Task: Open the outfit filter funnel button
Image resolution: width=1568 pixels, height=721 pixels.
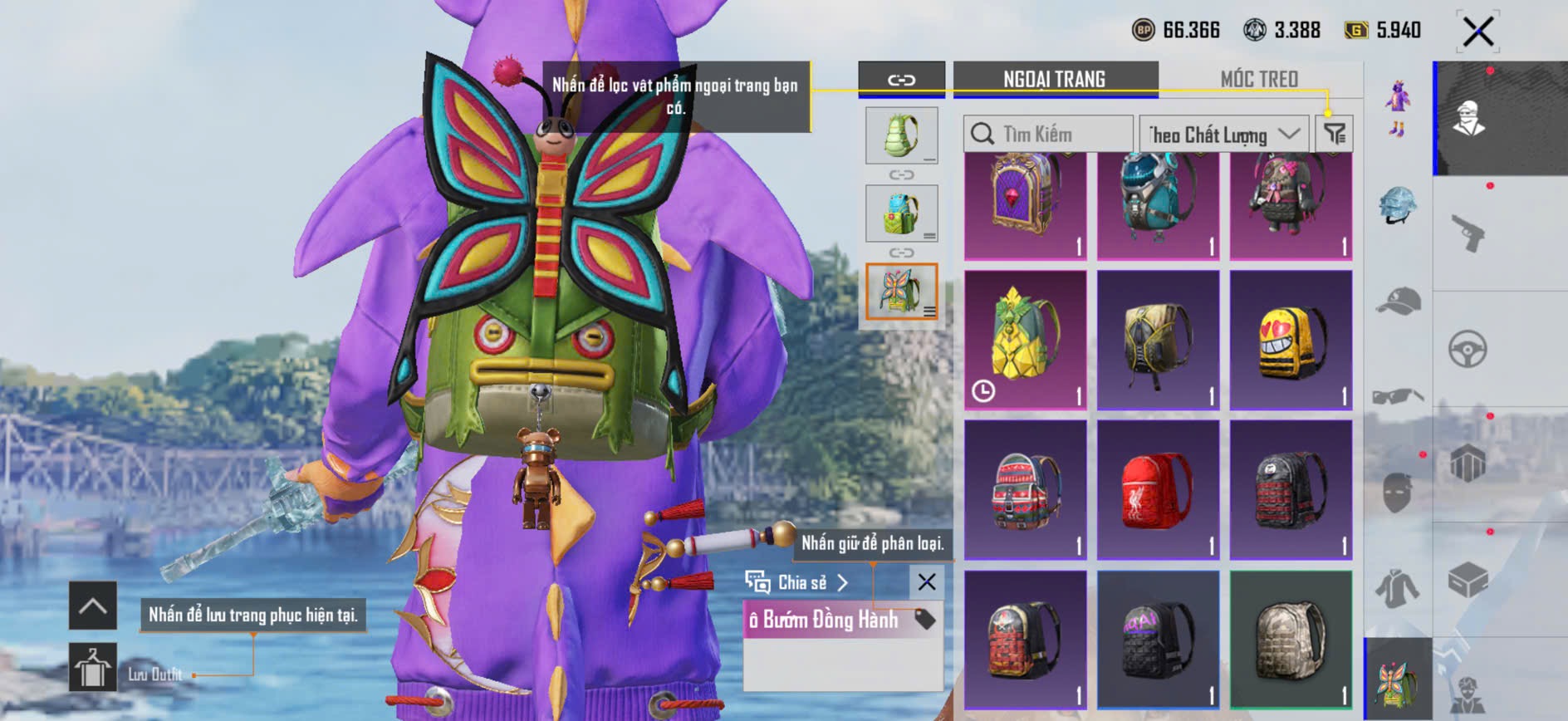Action: point(1335,134)
